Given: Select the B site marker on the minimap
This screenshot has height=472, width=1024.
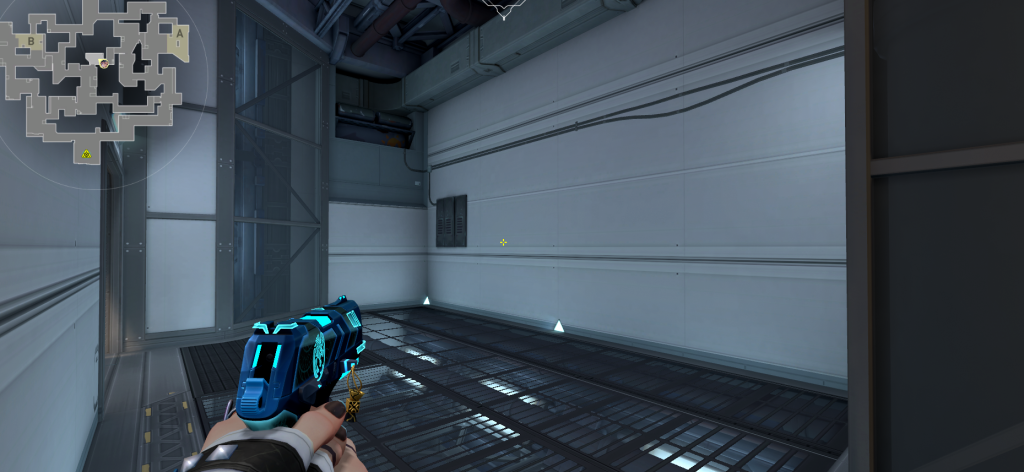Looking at the screenshot, I should 31,41.
